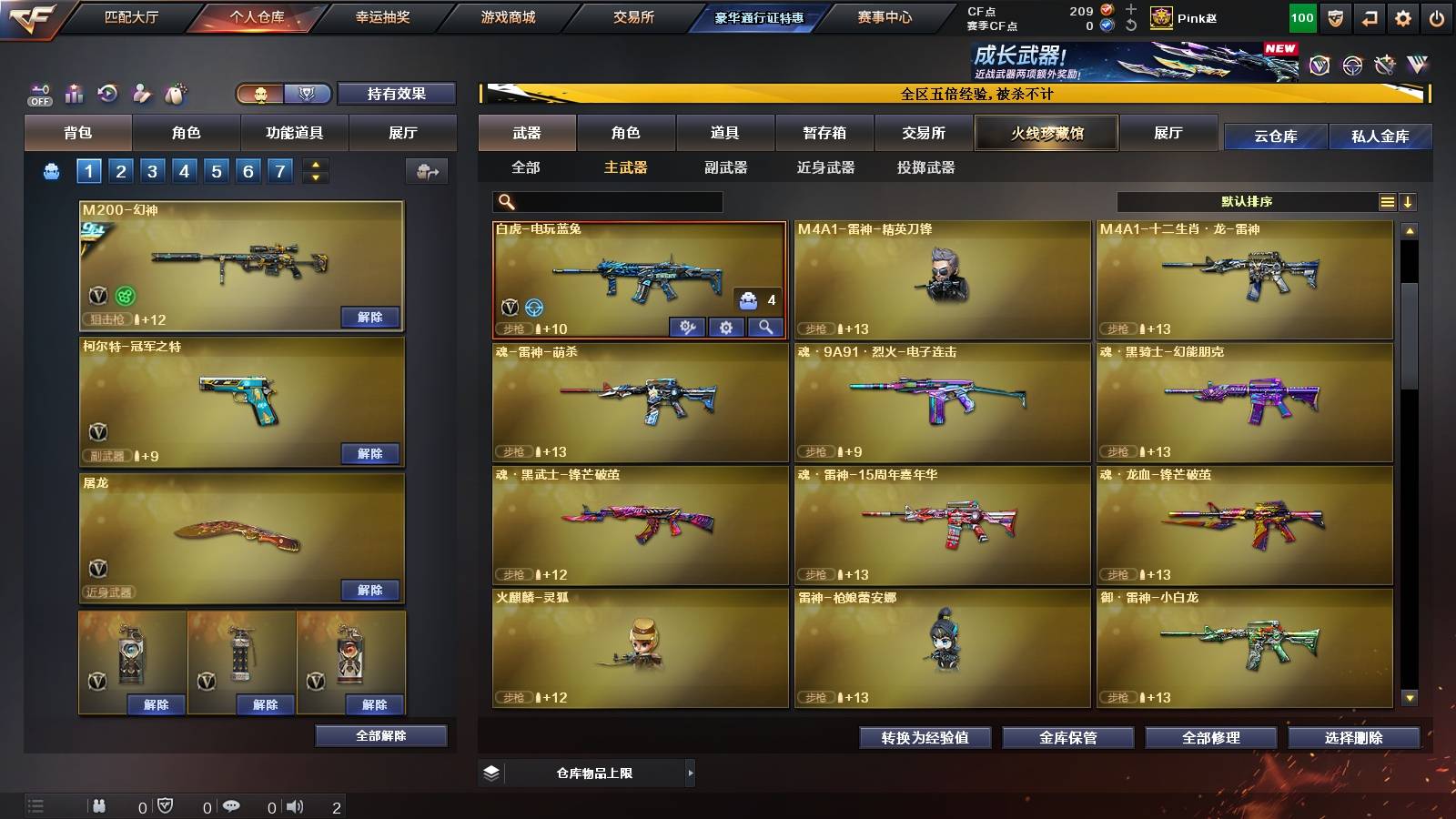The image size is (1456, 819).
Task: Click the sort direction arrow beside 默认排序
Action: 1409,202
